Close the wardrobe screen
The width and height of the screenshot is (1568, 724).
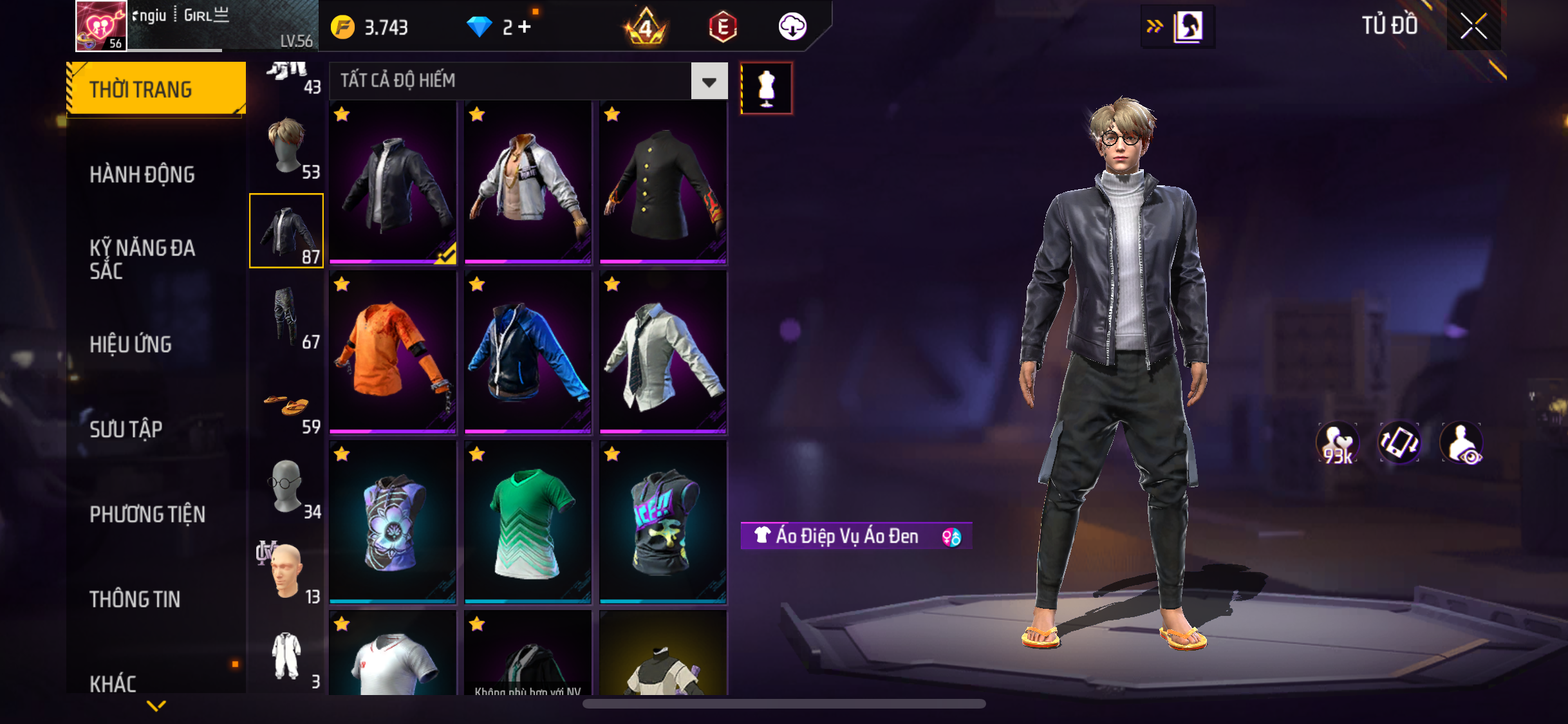point(1473,26)
